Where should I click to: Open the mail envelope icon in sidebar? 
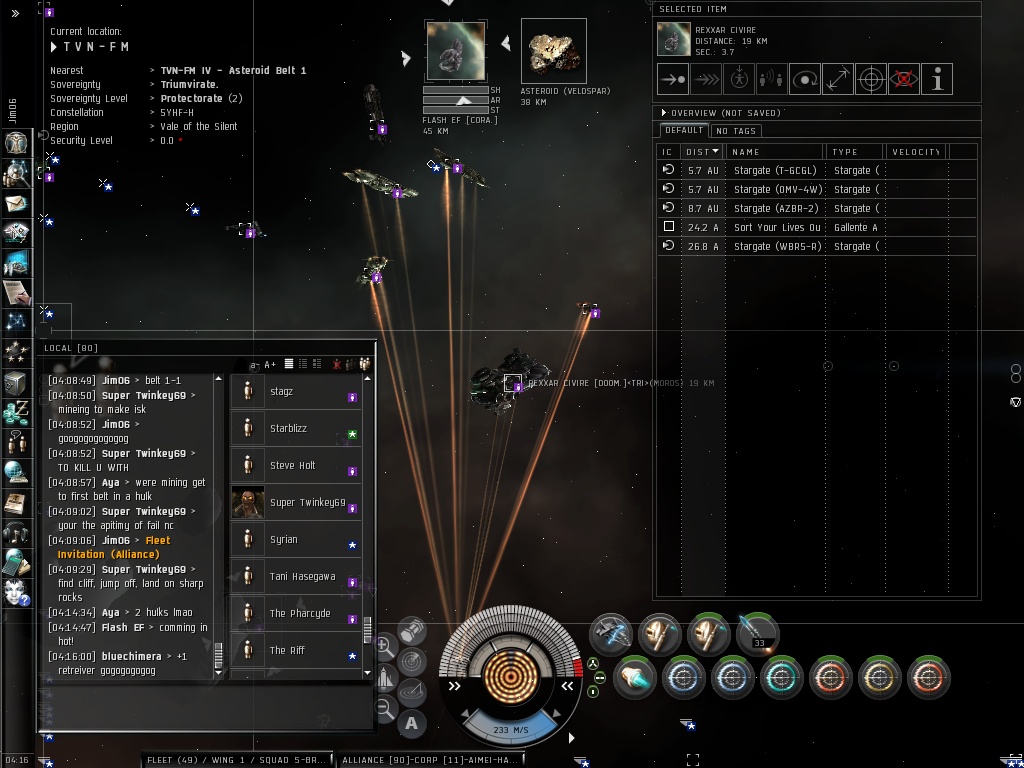pyautogui.click(x=16, y=203)
